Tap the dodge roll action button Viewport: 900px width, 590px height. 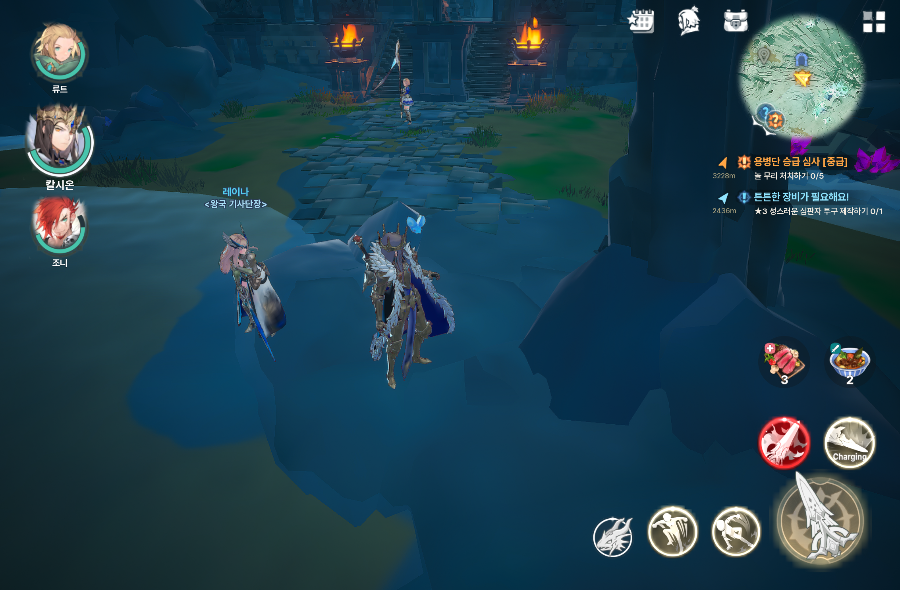click(736, 531)
